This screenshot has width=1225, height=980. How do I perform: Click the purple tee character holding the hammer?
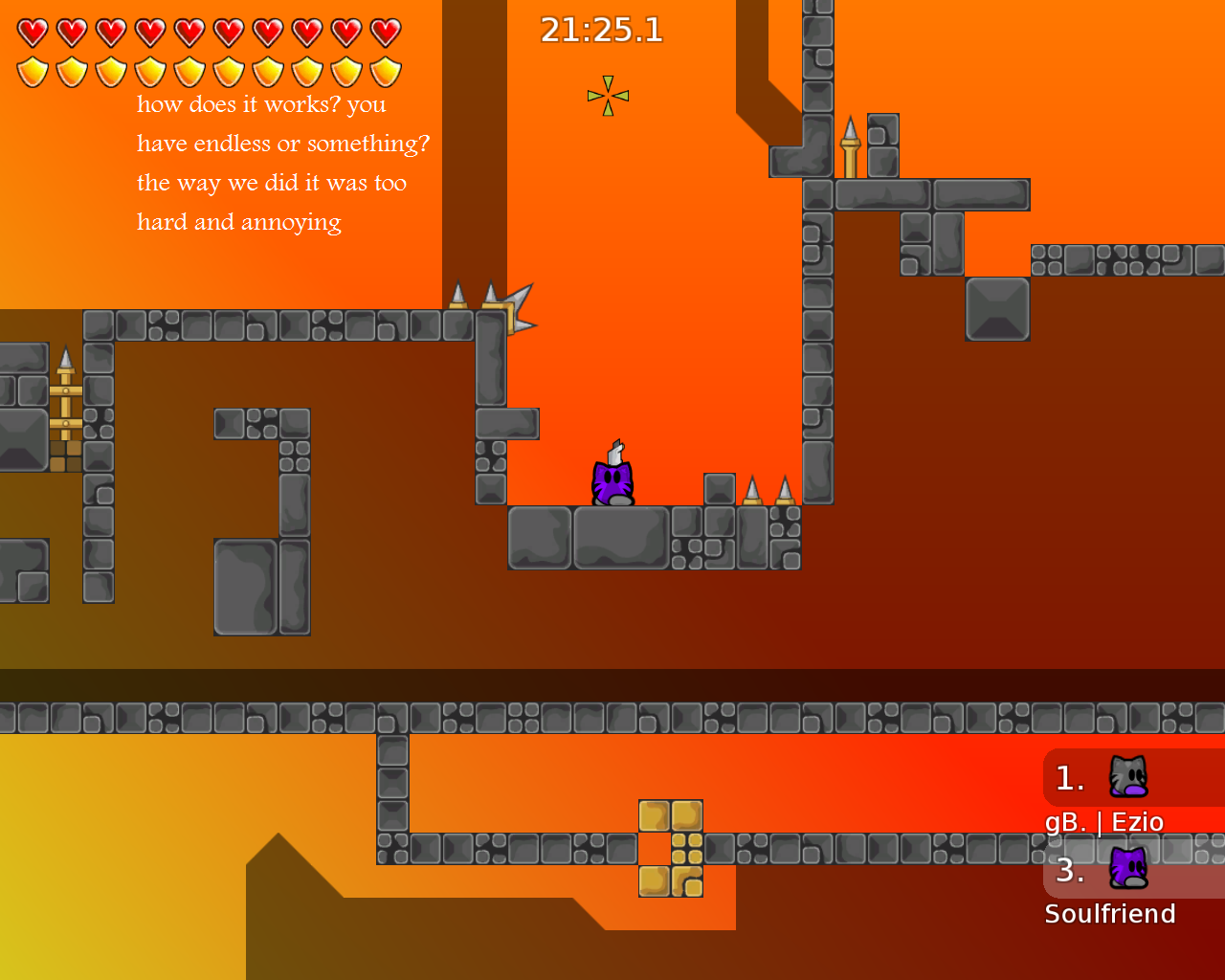(611, 481)
